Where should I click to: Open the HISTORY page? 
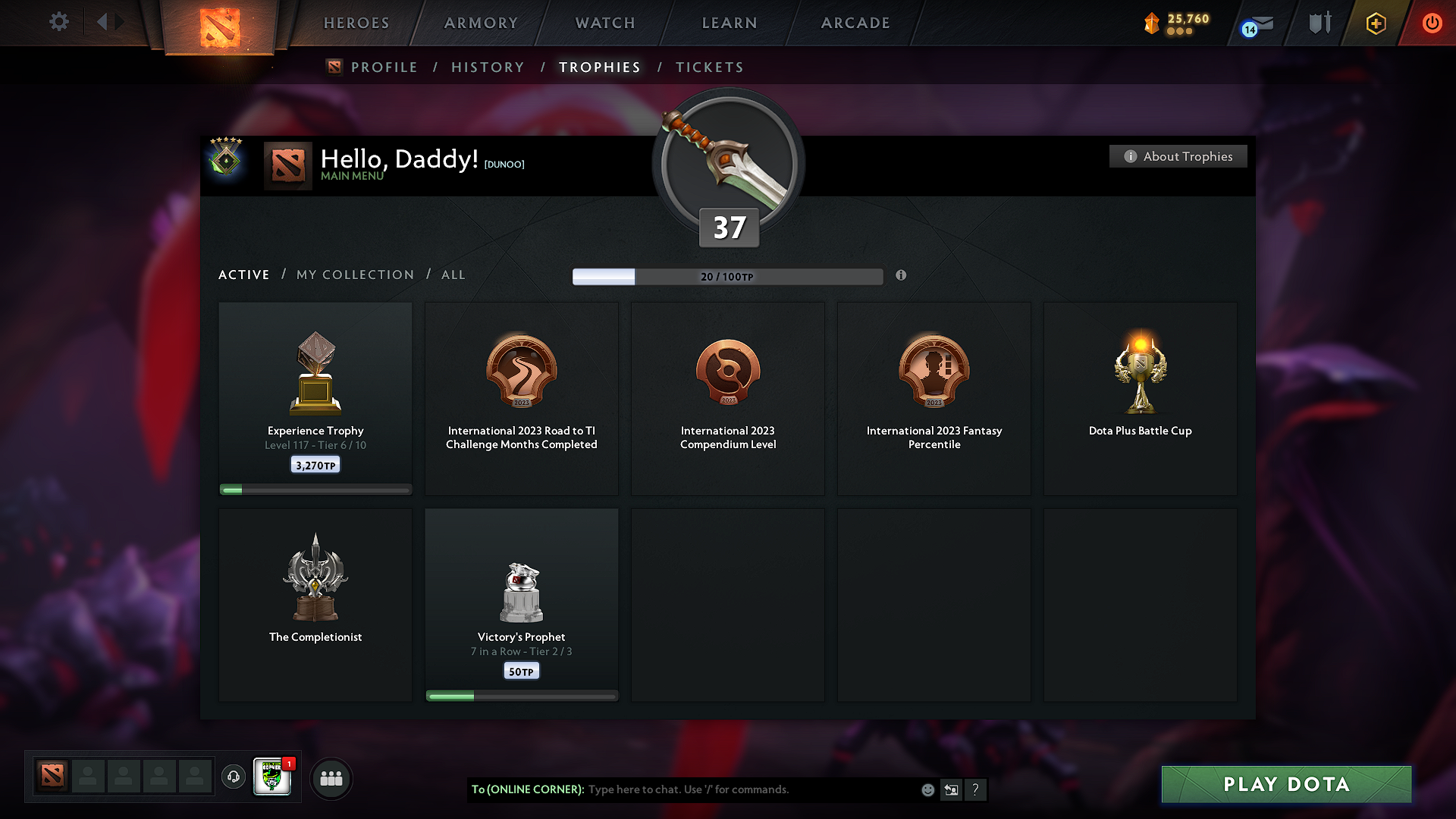pos(488,67)
